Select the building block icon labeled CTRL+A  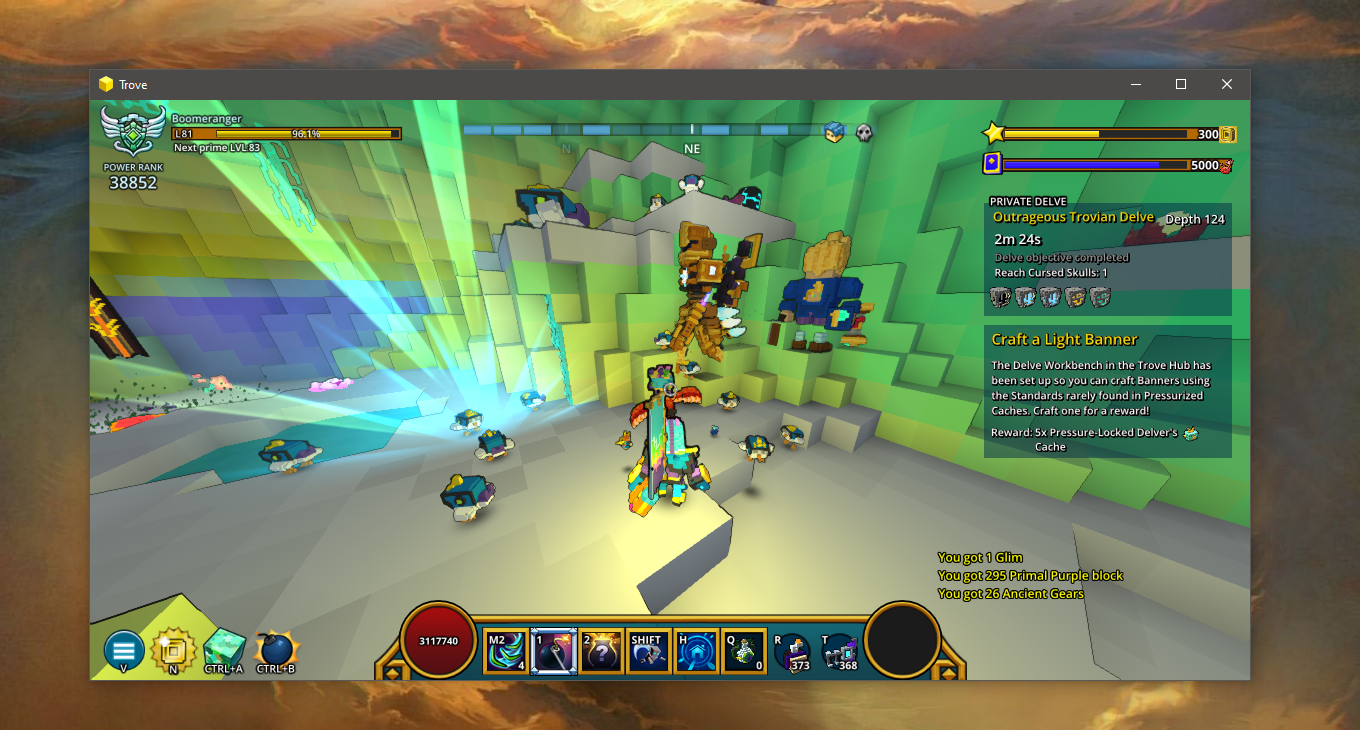coord(222,646)
